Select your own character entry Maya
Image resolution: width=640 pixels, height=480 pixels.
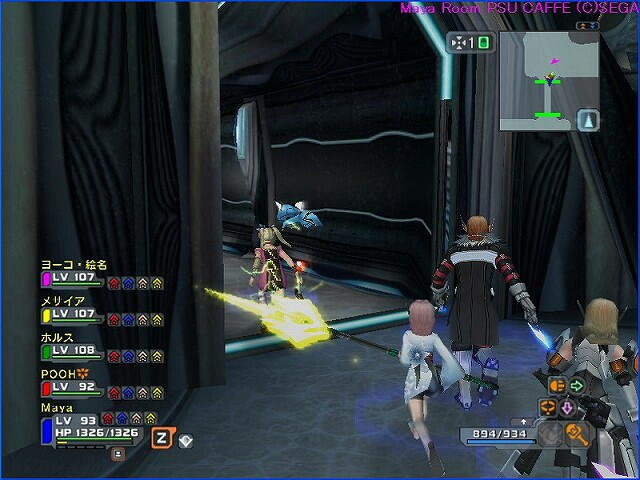point(55,408)
